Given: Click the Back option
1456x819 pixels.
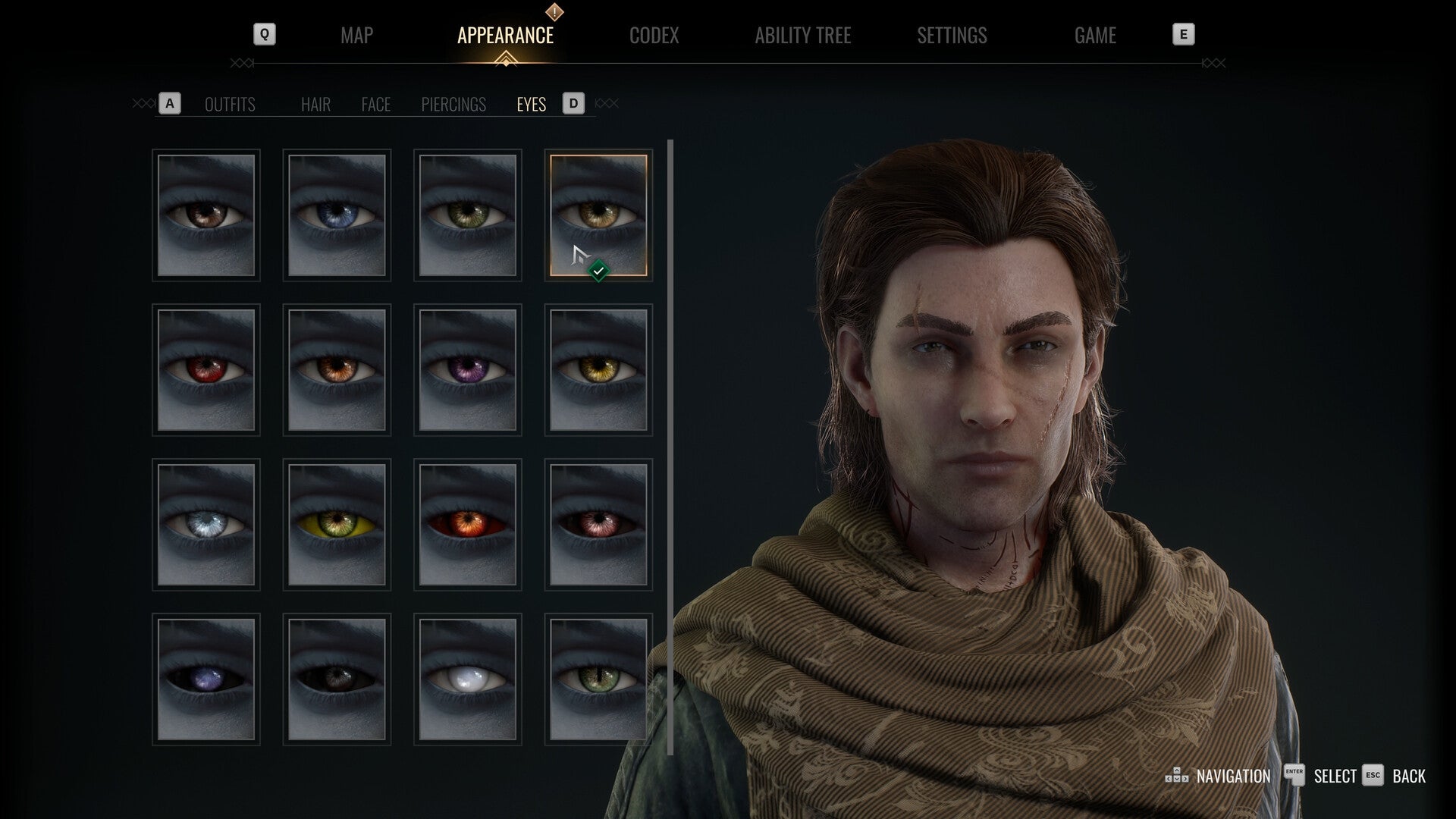Looking at the screenshot, I should (x=1410, y=776).
